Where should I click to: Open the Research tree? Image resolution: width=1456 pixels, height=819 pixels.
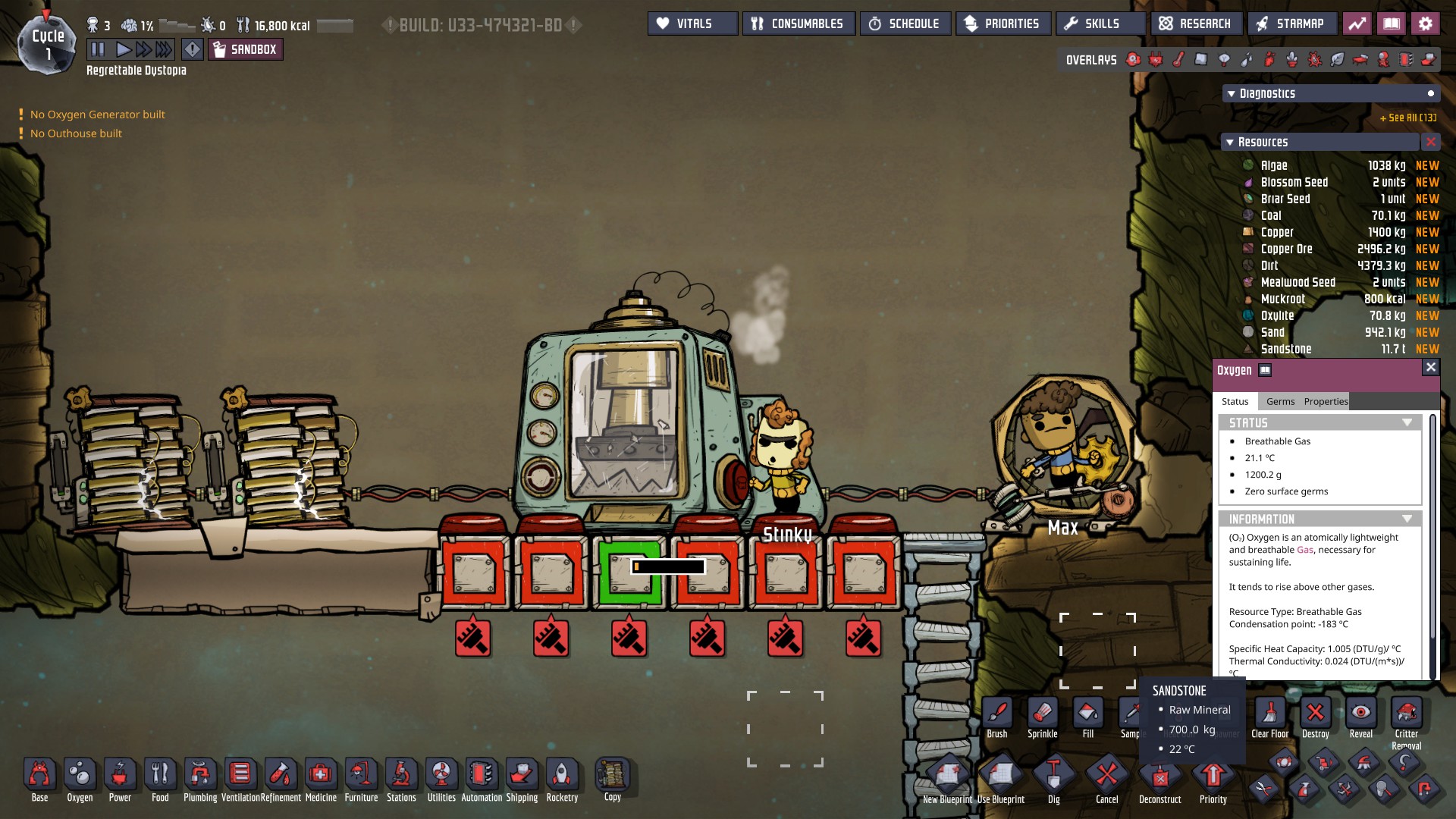pyautogui.click(x=1196, y=24)
